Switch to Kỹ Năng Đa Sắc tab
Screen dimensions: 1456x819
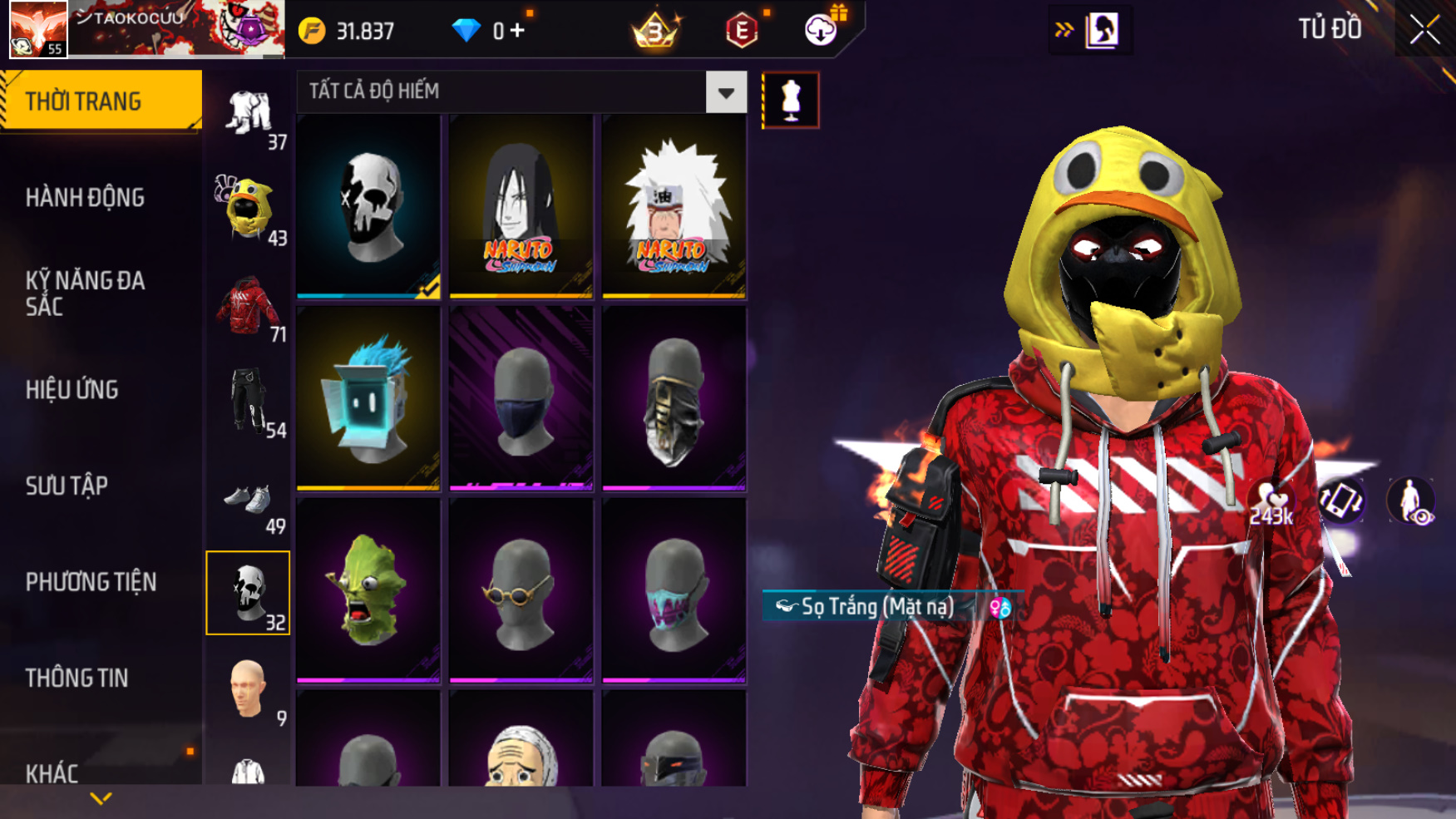point(85,294)
